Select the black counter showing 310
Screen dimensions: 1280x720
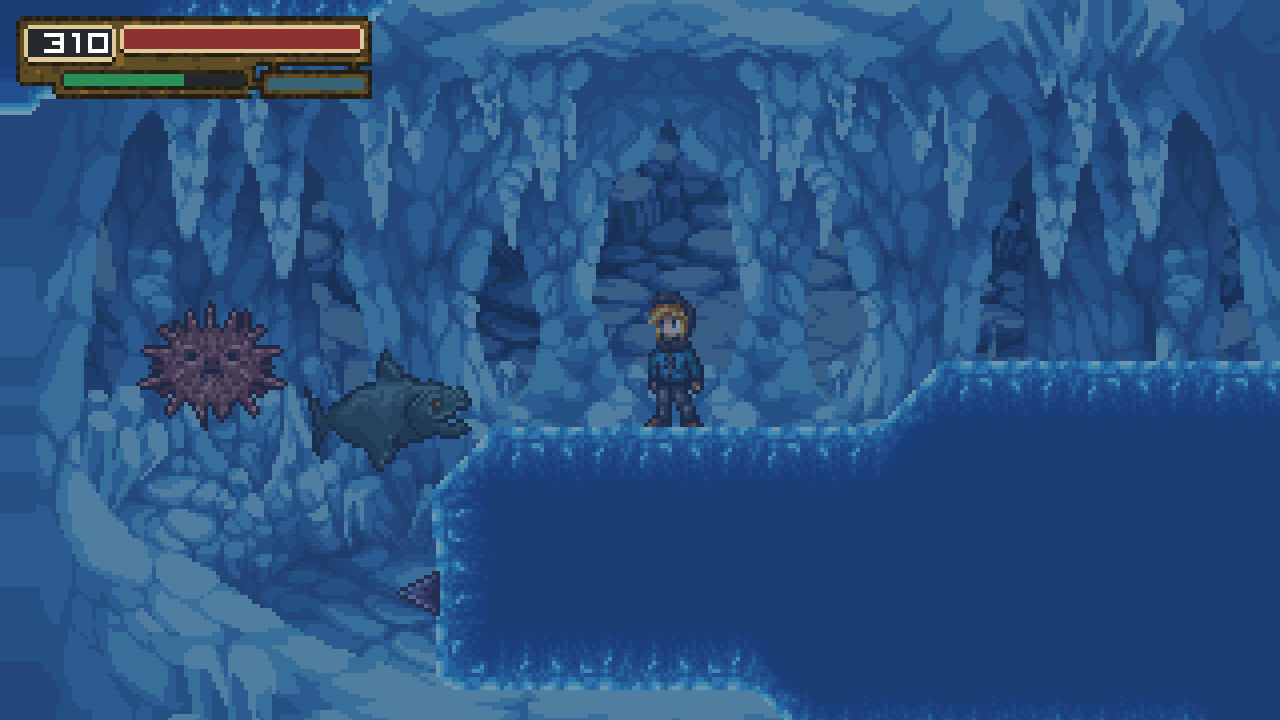pos(67,41)
